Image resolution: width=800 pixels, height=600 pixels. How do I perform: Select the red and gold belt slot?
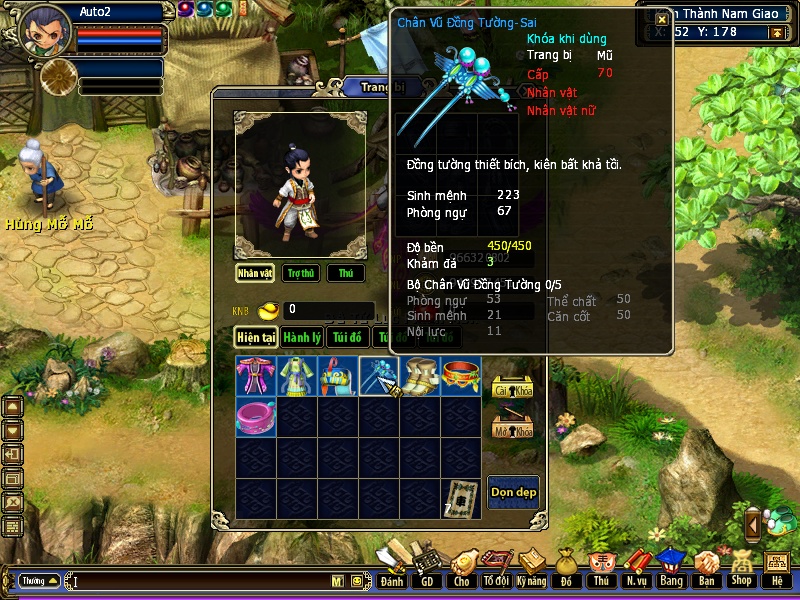click(x=461, y=376)
